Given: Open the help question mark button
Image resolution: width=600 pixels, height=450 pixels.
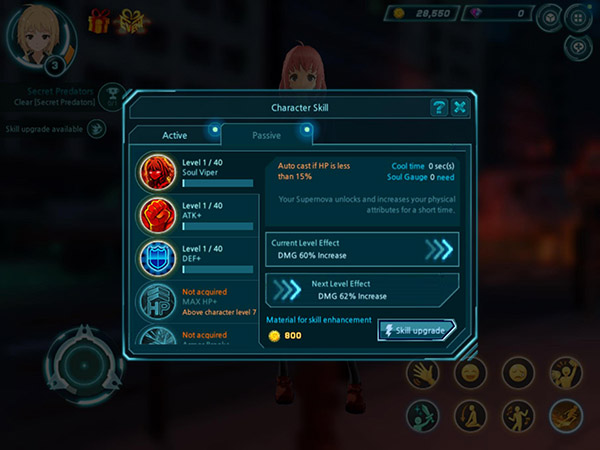Looking at the screenshot, I should [x=438, y=108].
